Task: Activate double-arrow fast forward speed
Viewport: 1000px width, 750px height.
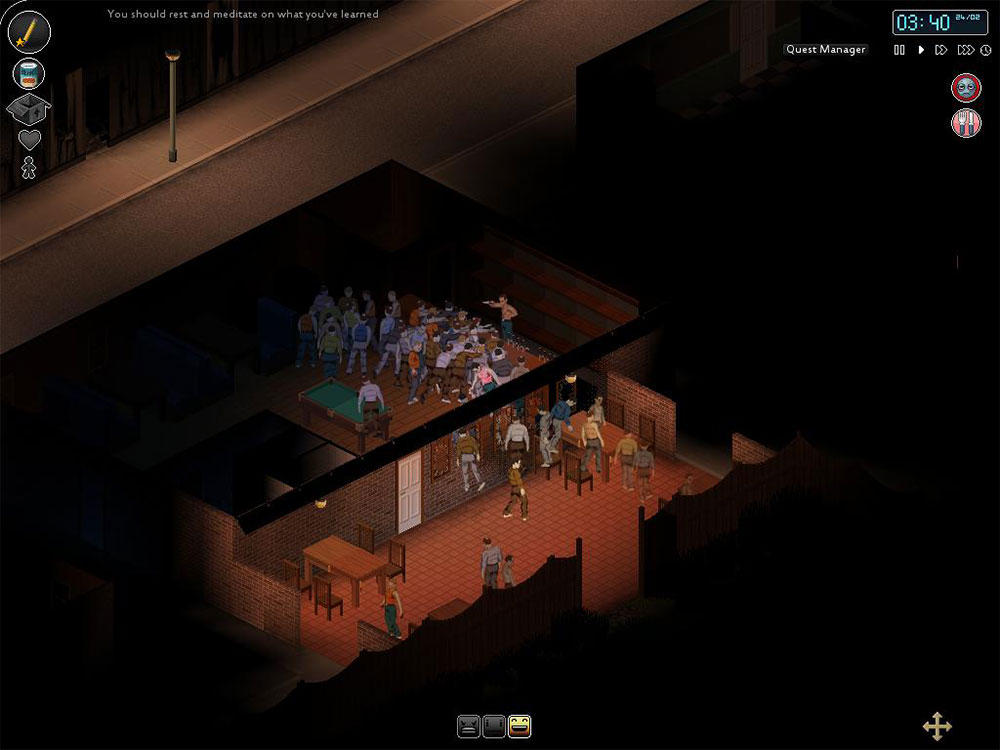Action: (941, 50)
